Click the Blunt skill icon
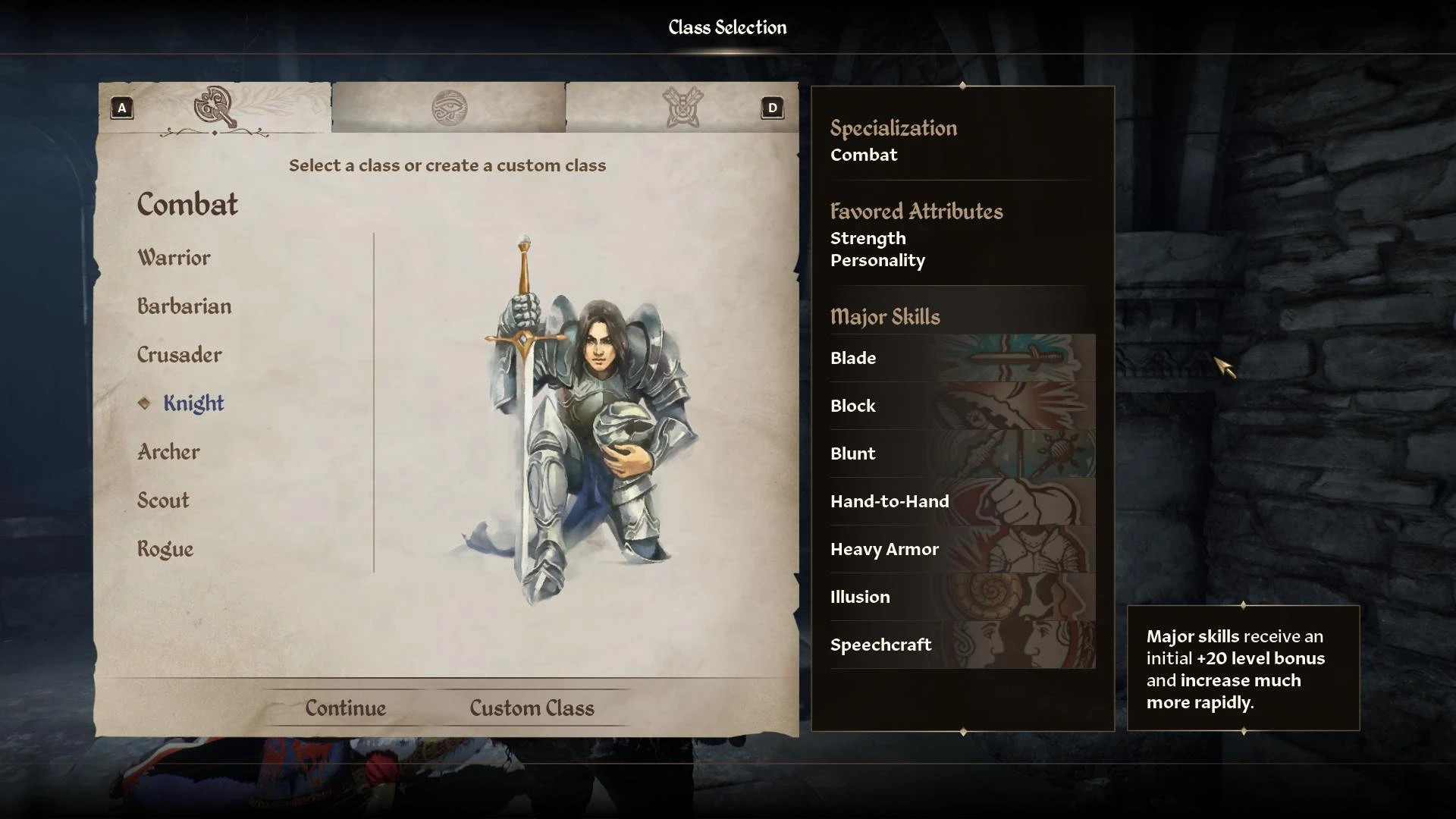This screenshot has height=819, width=1456. tap(1024, 453)
